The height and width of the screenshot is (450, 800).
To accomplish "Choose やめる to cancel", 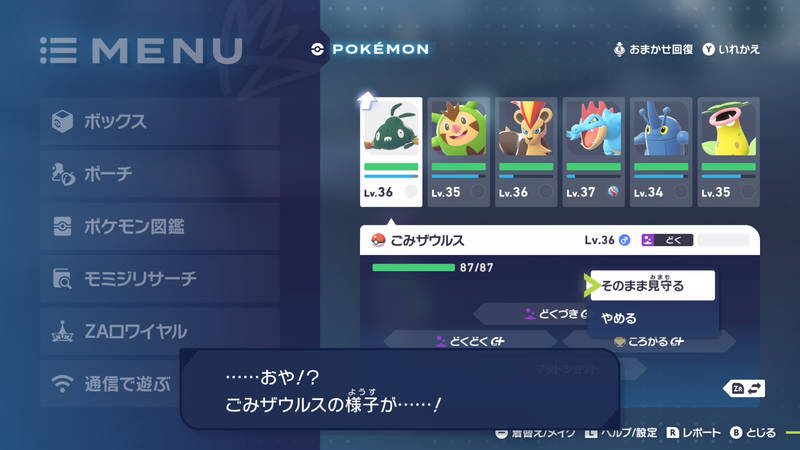I will pos(652,319).
